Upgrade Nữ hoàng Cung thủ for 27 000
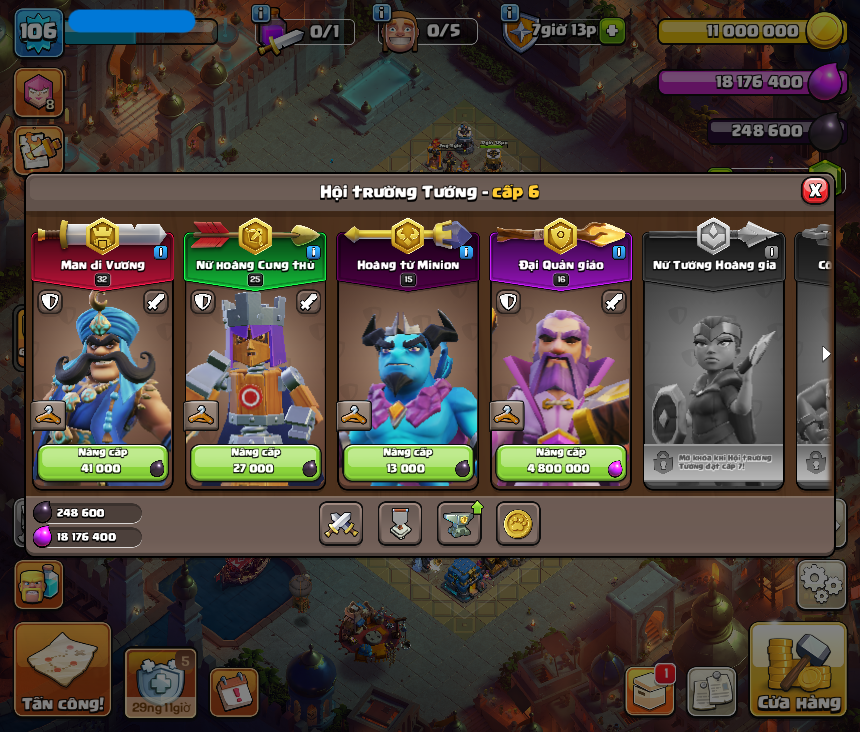 (255, 462)
